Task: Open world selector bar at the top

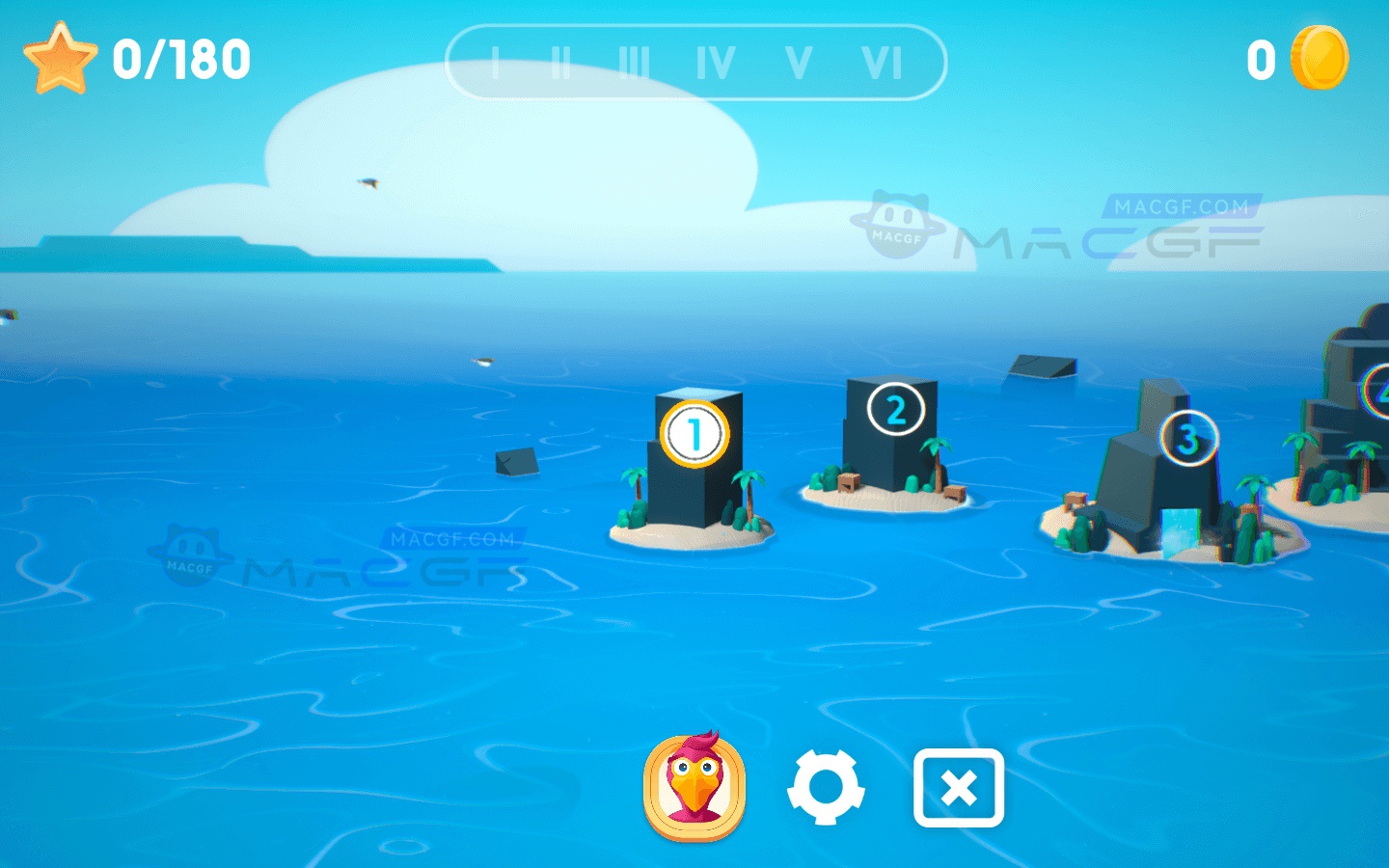Action: pyautogui.click(x=696, y=61)
